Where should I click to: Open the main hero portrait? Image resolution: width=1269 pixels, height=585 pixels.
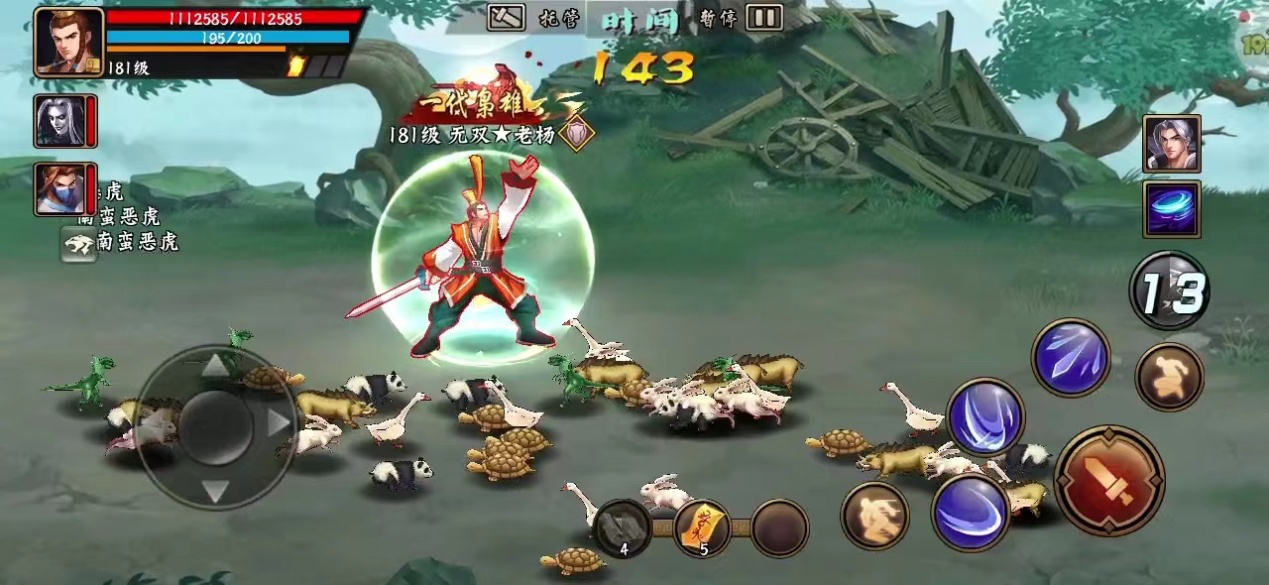click(69, 42)
